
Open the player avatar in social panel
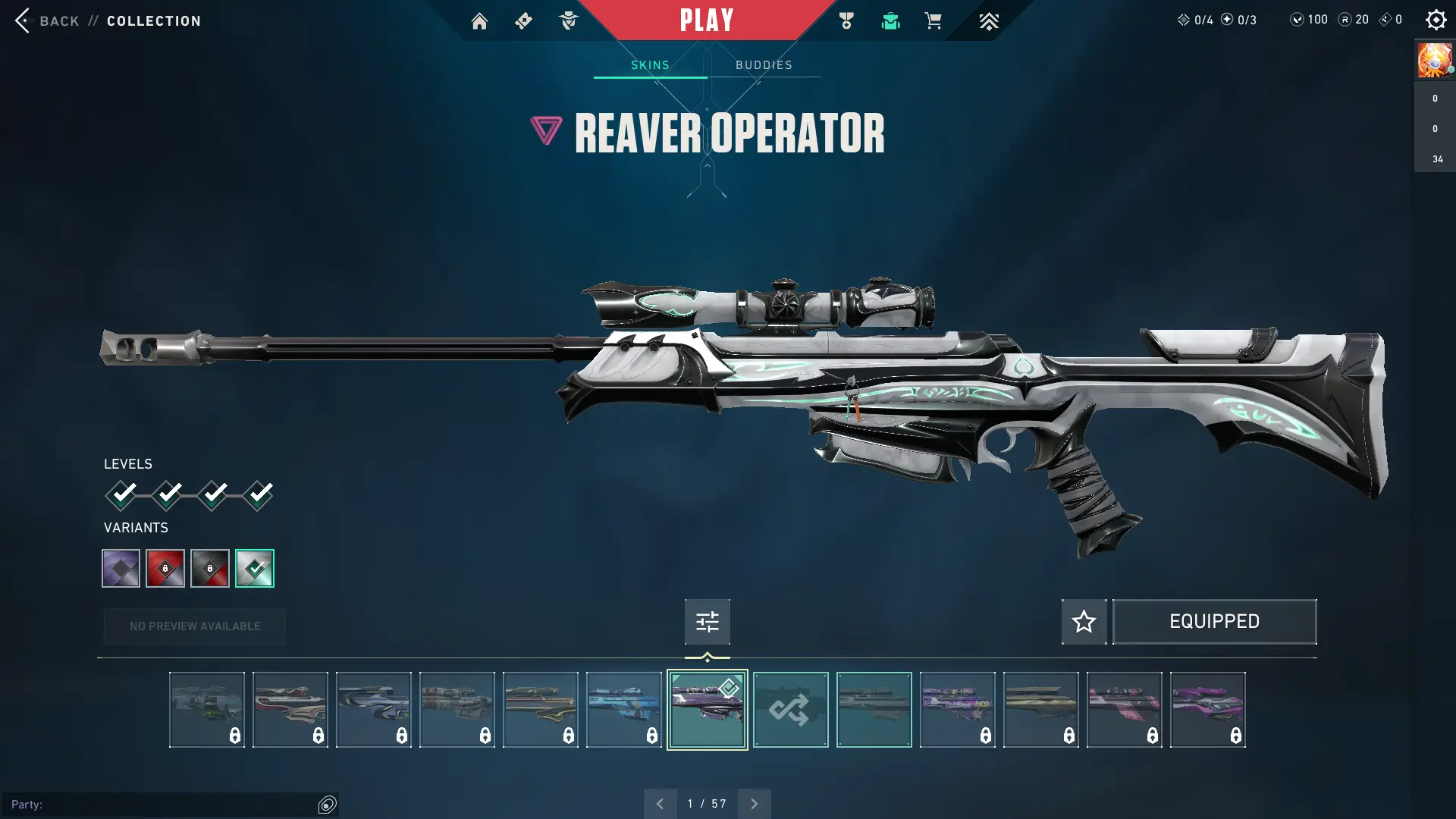pos(1434,60)
